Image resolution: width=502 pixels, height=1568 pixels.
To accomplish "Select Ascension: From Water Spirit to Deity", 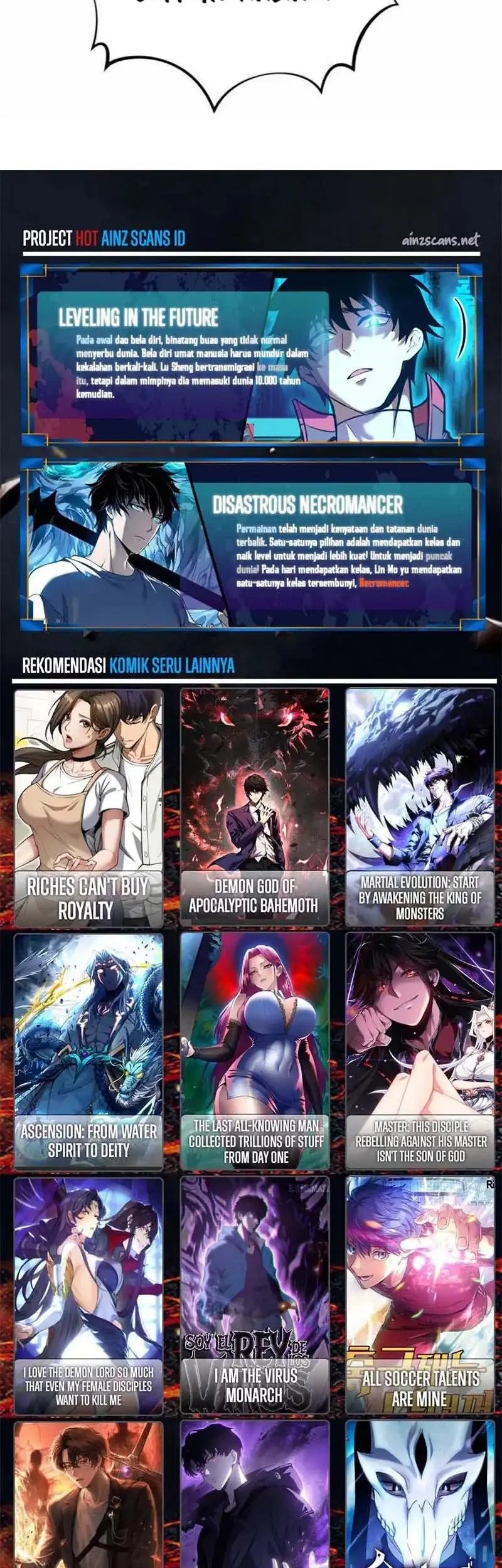I will pyautogui.click(x=88, y=1051).
